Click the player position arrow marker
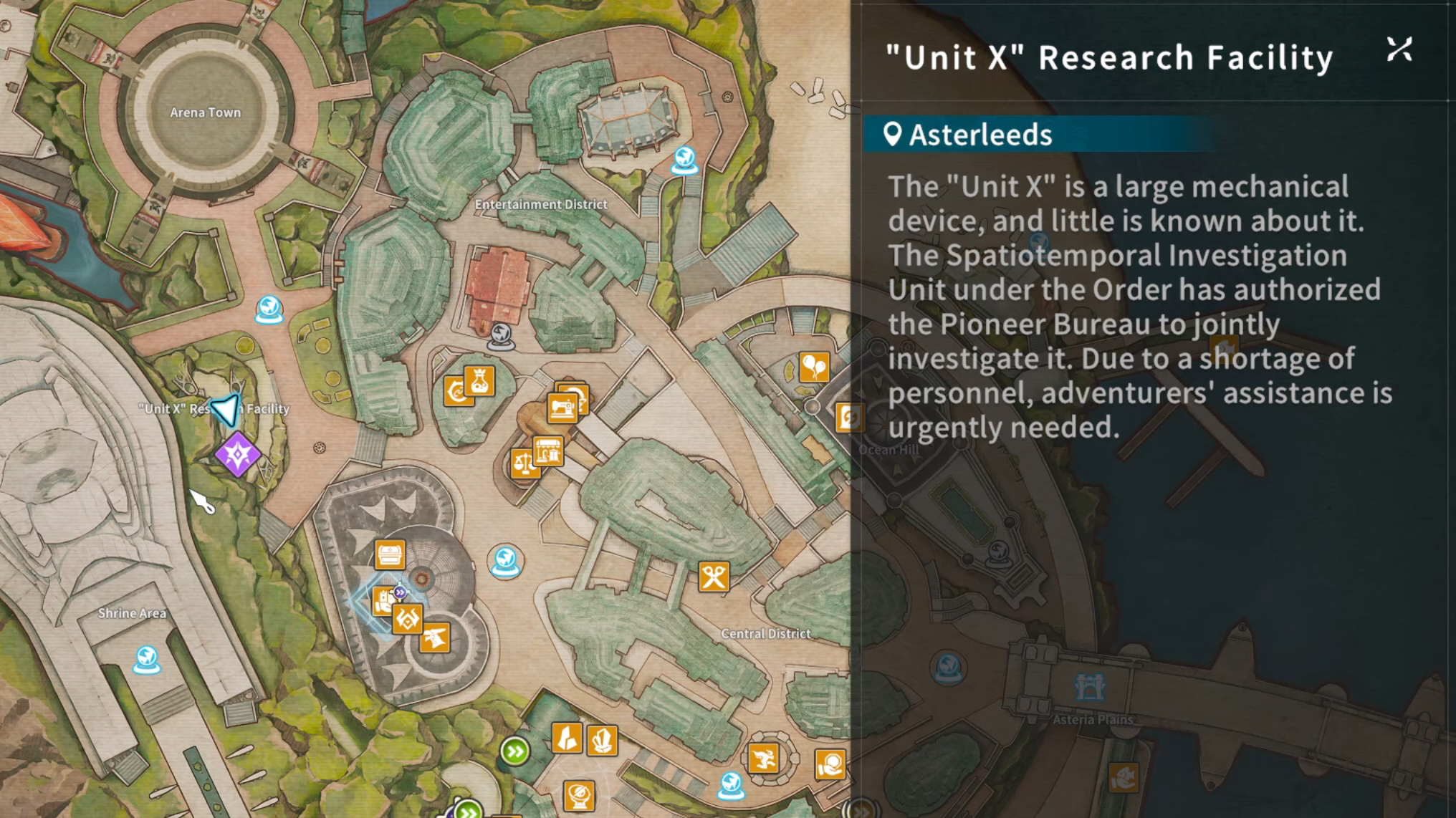1456x818 pixels. tap(226, 410)
